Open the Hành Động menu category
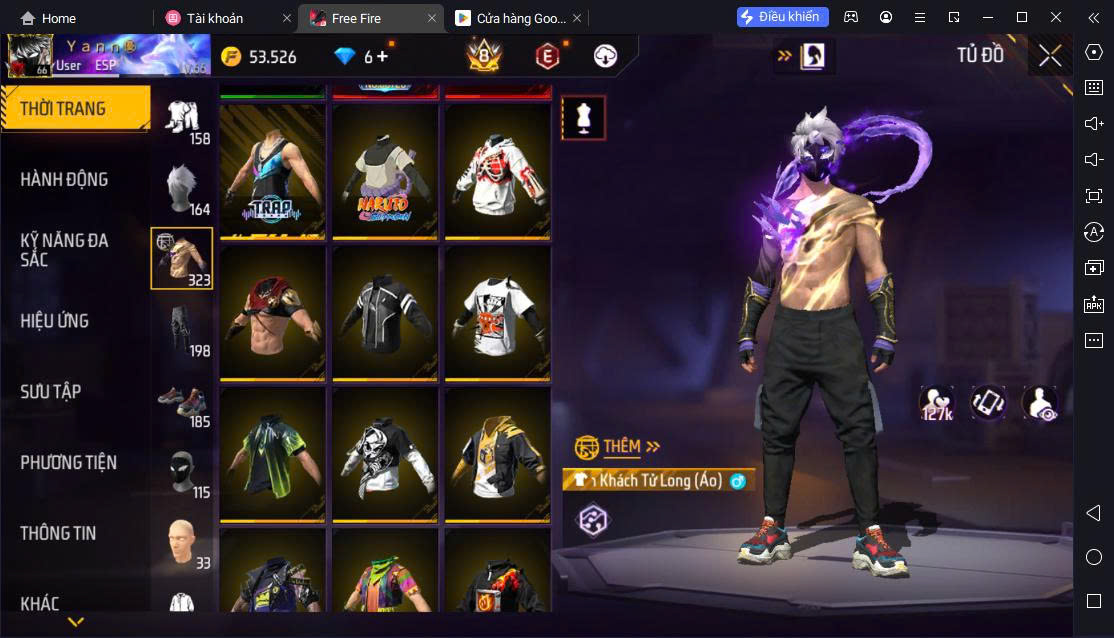Image resolution: width=1114 pixels, height=638 pixels. coord(64,180)
